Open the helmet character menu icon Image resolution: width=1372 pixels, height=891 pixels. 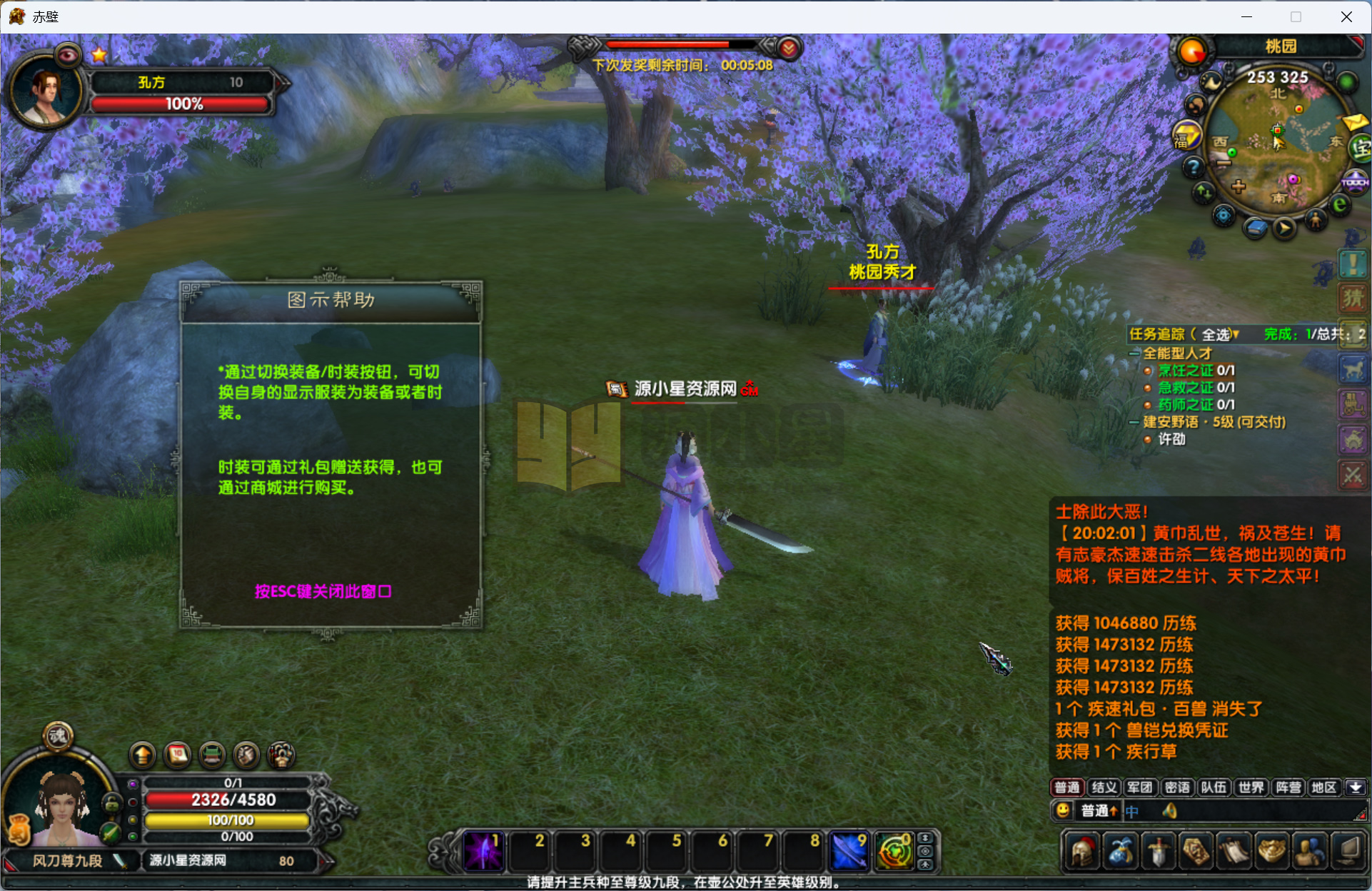pos(1082,851)
